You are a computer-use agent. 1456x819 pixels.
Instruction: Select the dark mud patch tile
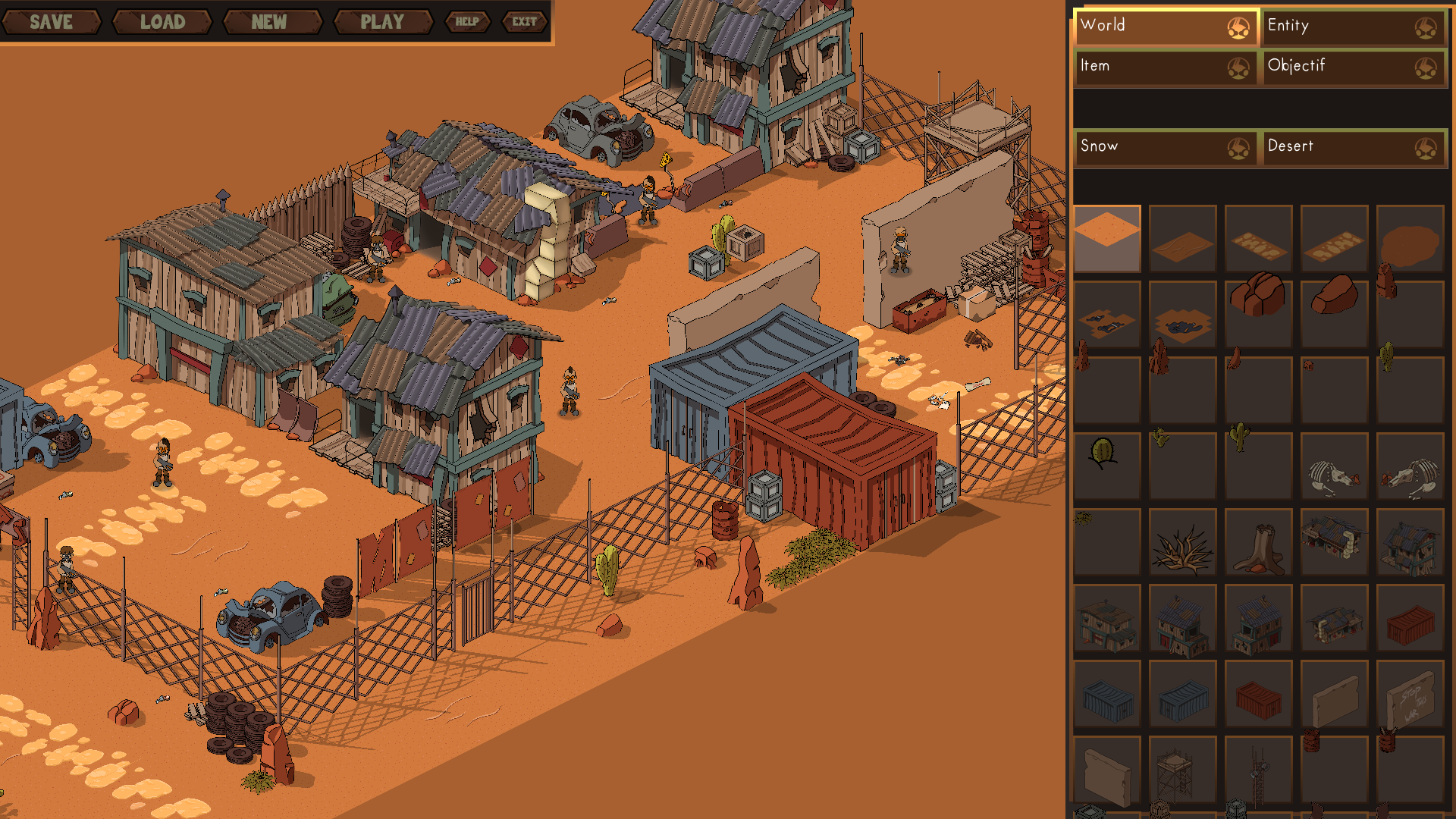(1410, 240)
